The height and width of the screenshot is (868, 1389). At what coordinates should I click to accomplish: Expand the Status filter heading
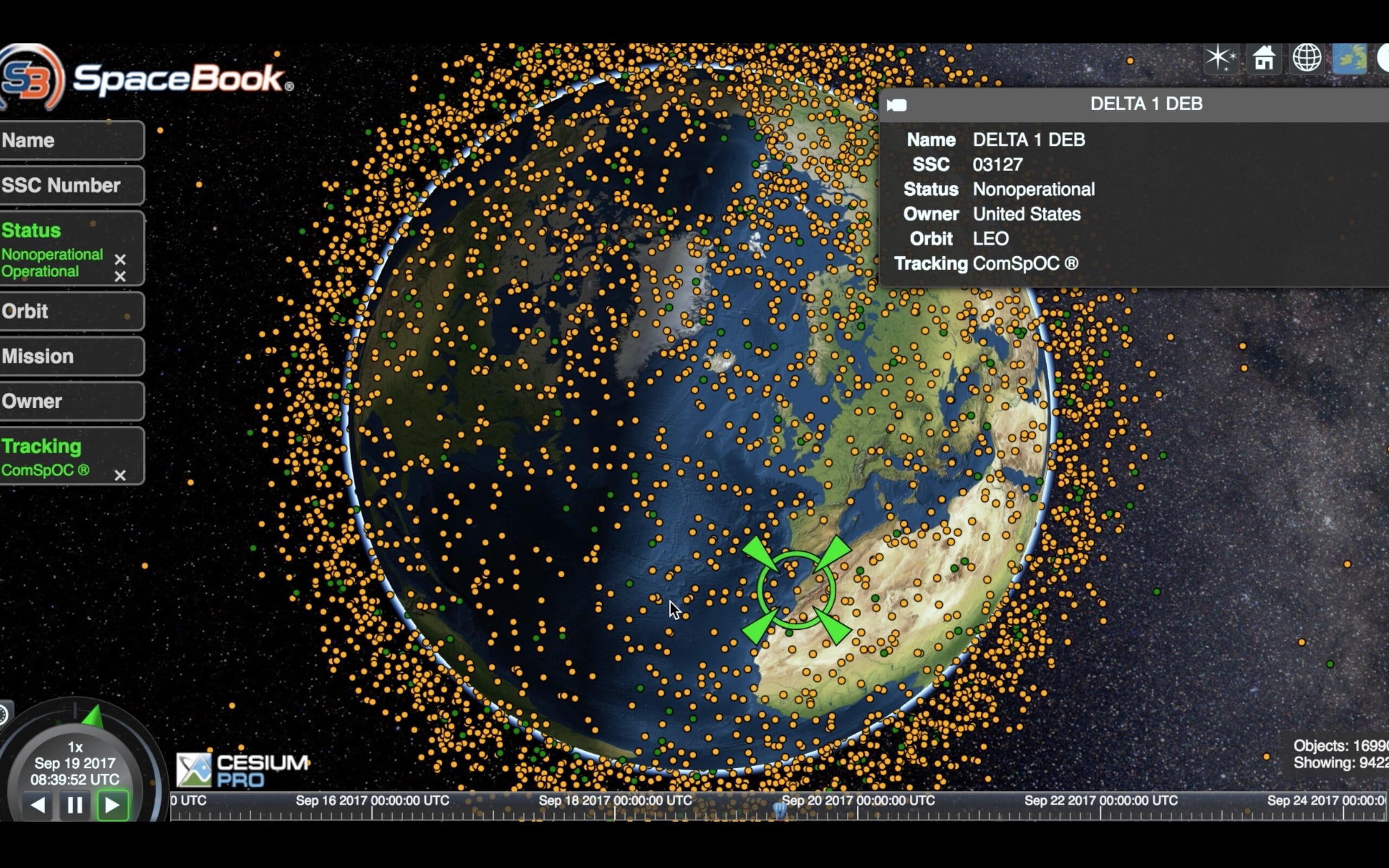(x=31, y=230)
